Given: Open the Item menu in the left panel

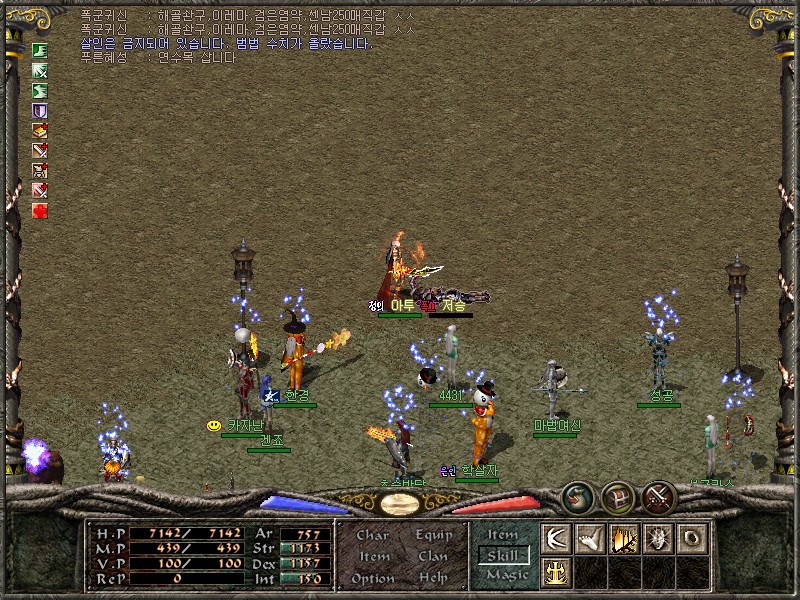Looking at the screenshot, I should point(373,557).
